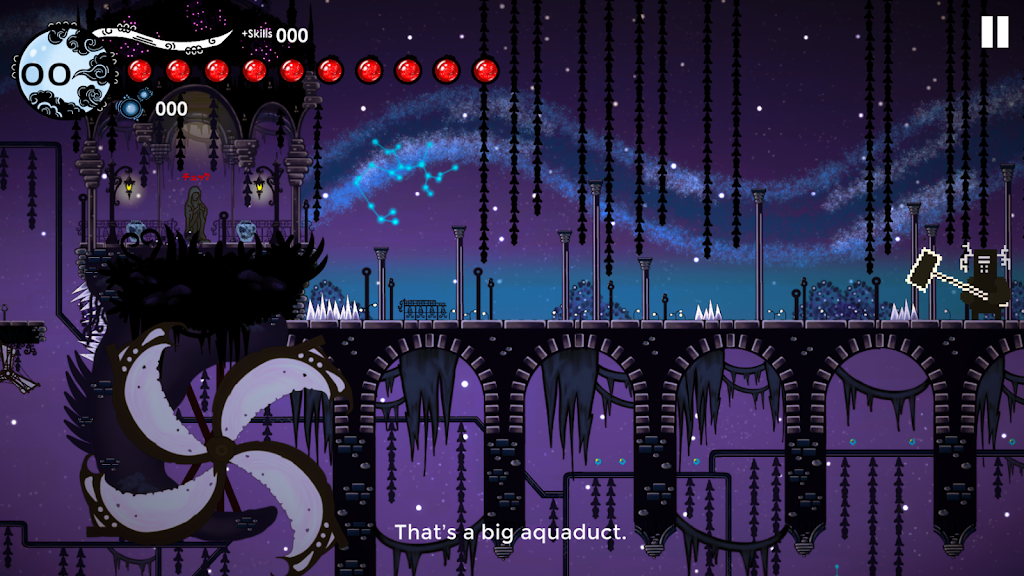Pause the game with the pause button
This screenshot has height=576, width=1024.
tap(994, 32)
